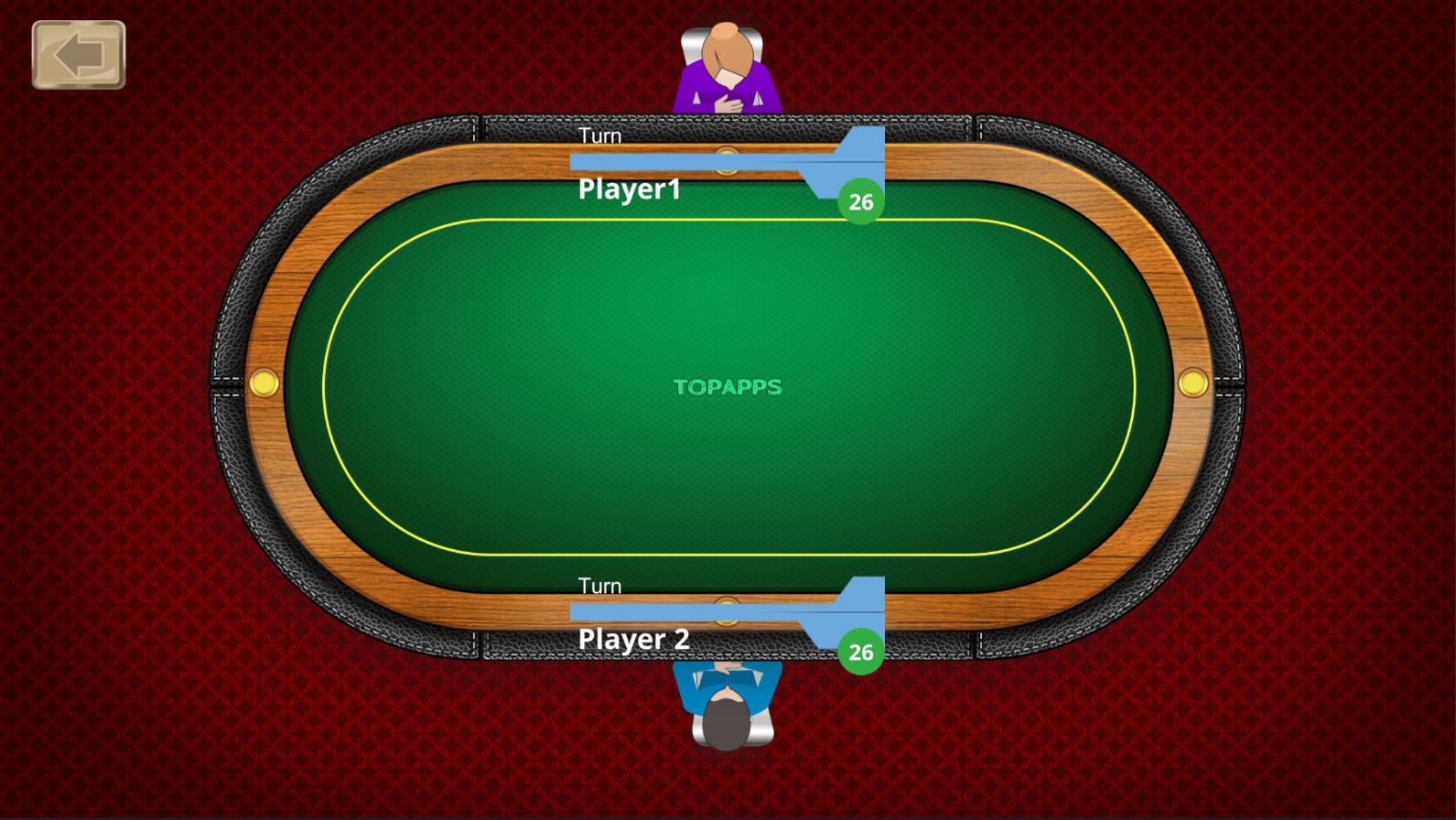Open Player1's name label

click(x=629, y=190)
